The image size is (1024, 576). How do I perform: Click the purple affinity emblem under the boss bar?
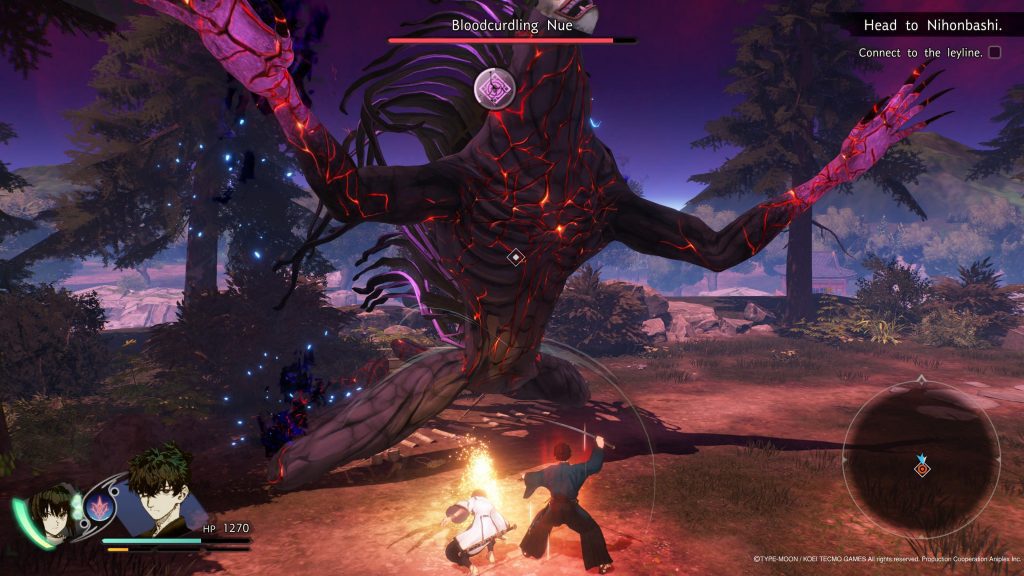click(495, 88)
